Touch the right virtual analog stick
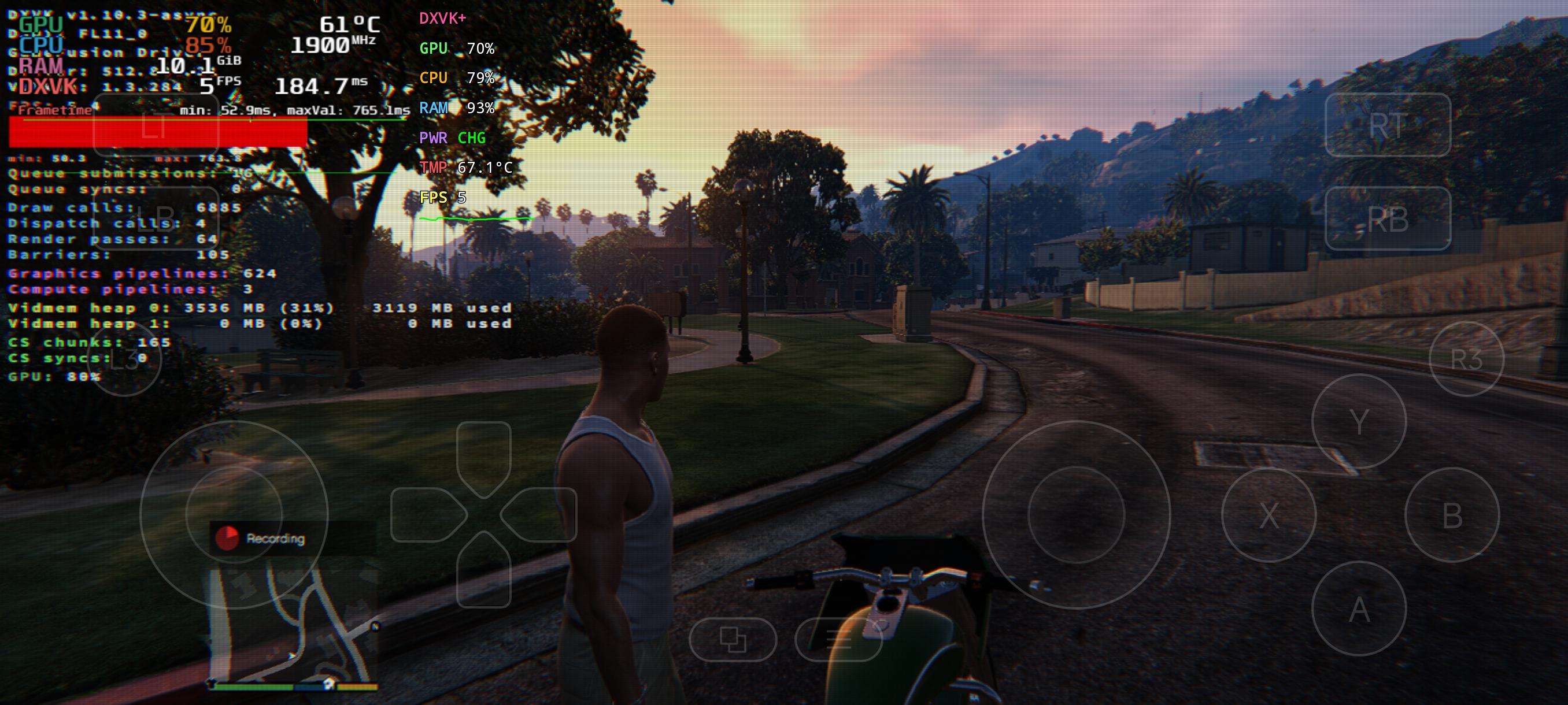Screen dimensions: 1568x705 (x=1075, y=515)
